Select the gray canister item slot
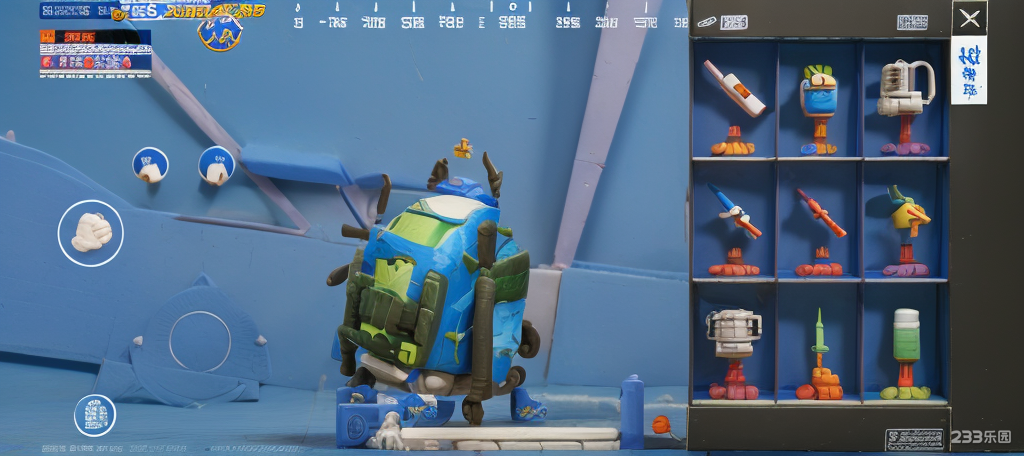 pos(734,345)
